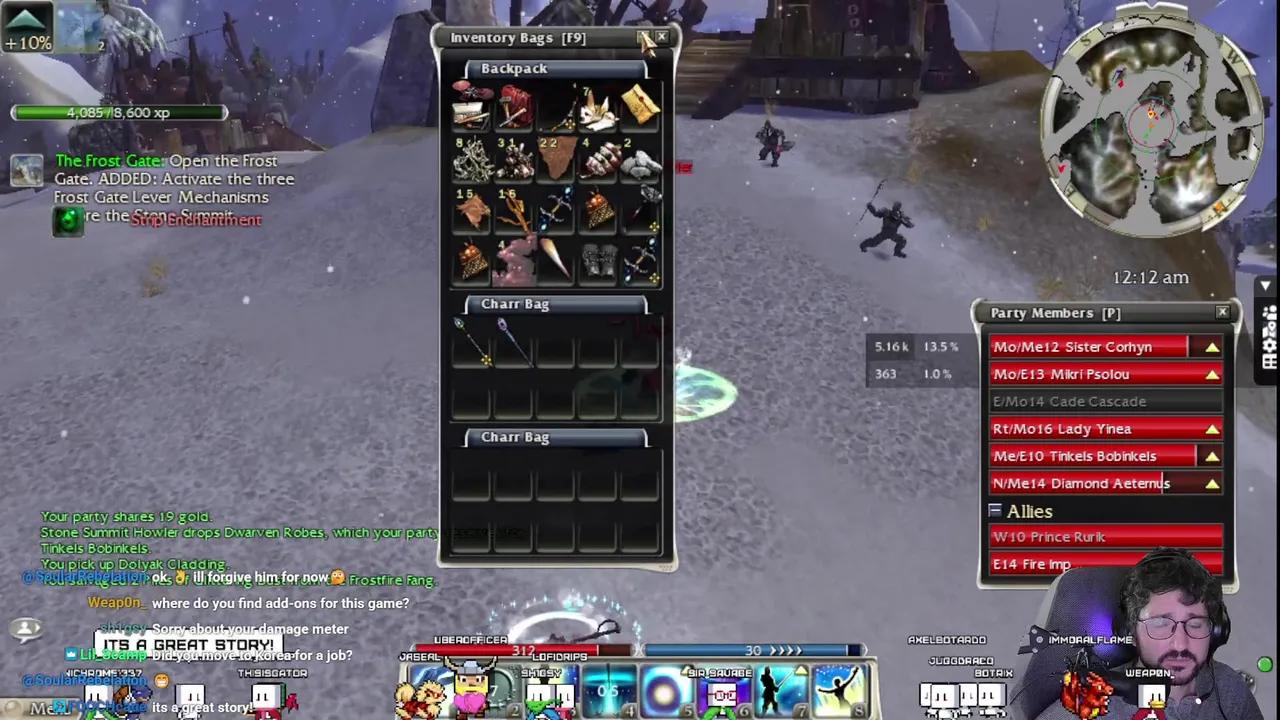The width and height of the screenshot is (1280, 720).
Task: Collapse the first Charr Bag section
Action: 514,303
